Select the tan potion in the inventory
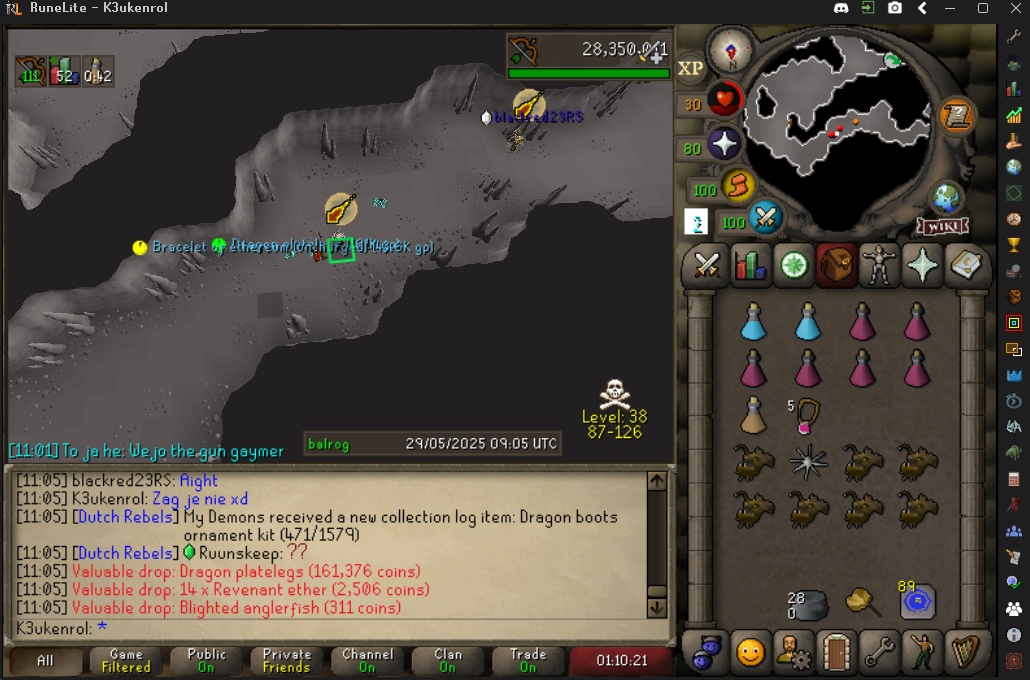Image resolution: width=1030 pixels, height=680 pixels. [x=753, y=414]
